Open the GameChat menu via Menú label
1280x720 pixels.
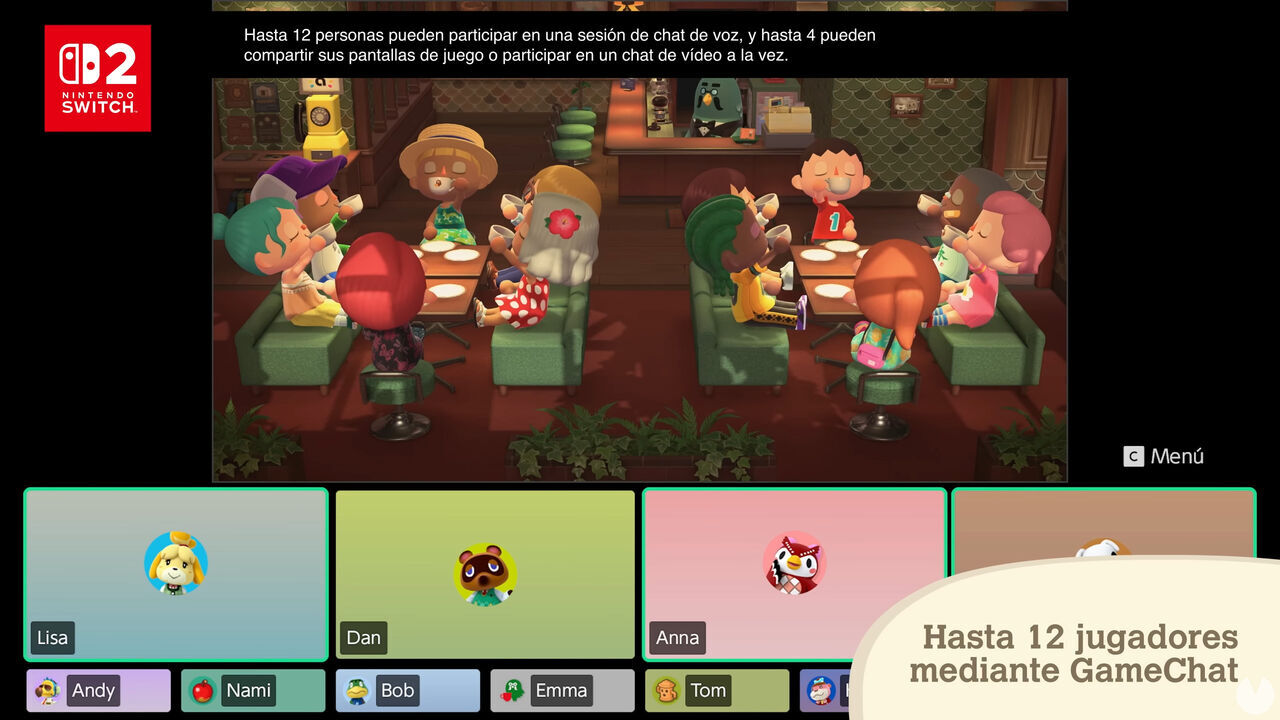[x=1164, y=456]
